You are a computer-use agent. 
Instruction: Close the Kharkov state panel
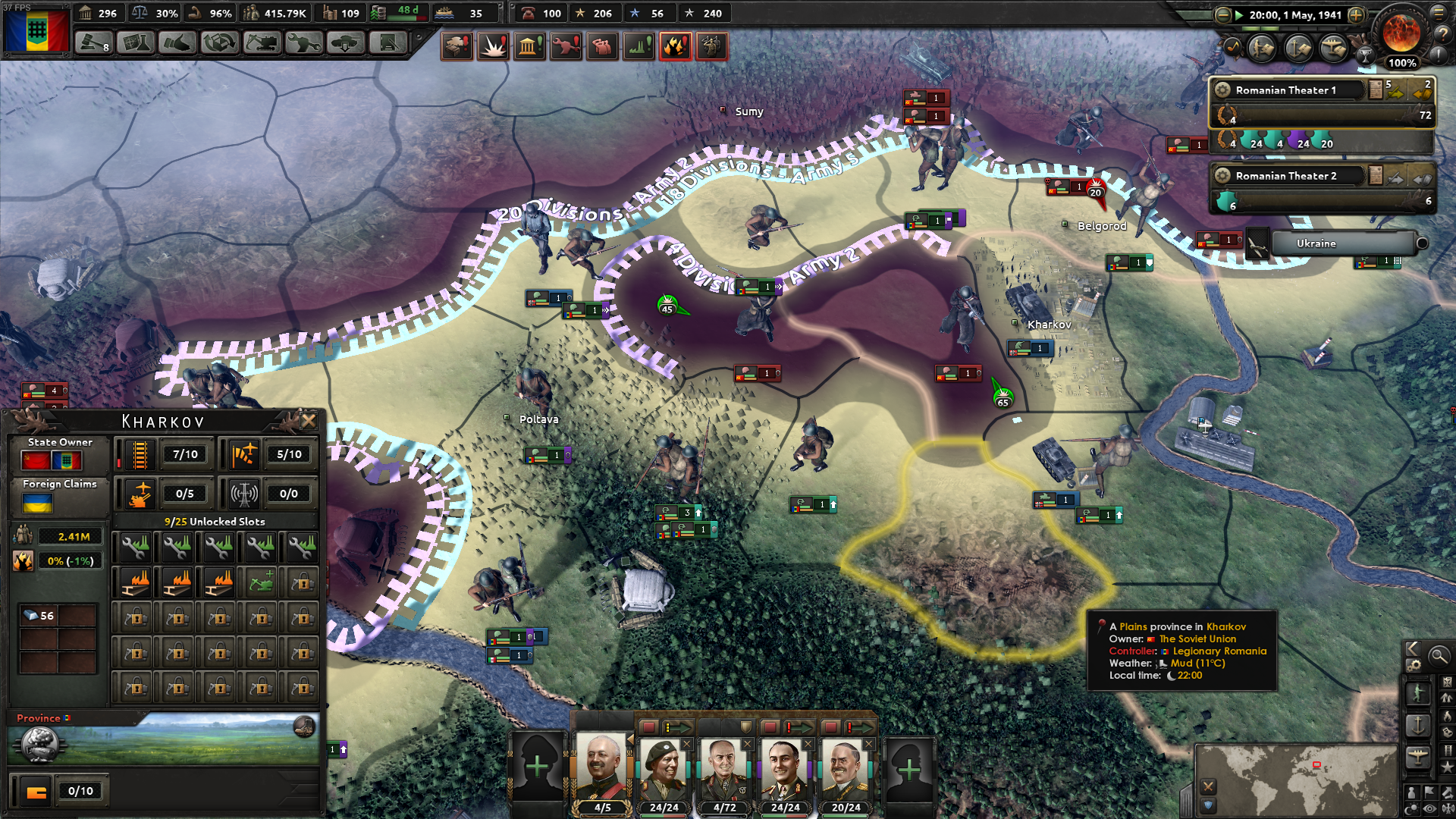click(309, 421)
